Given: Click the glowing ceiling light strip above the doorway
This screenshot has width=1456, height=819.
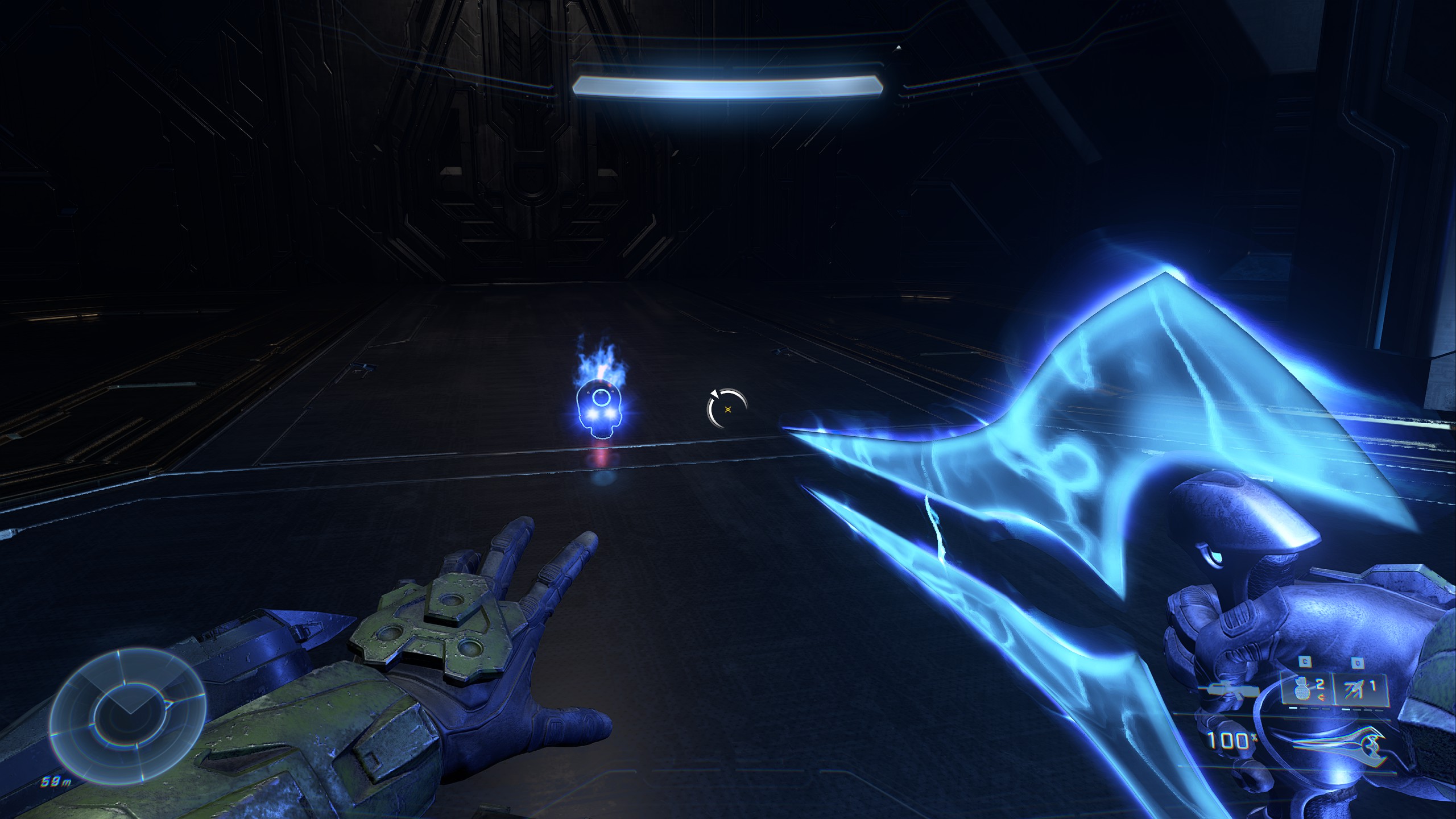Looking at the screenshot, I should click(x=728, y=85).
